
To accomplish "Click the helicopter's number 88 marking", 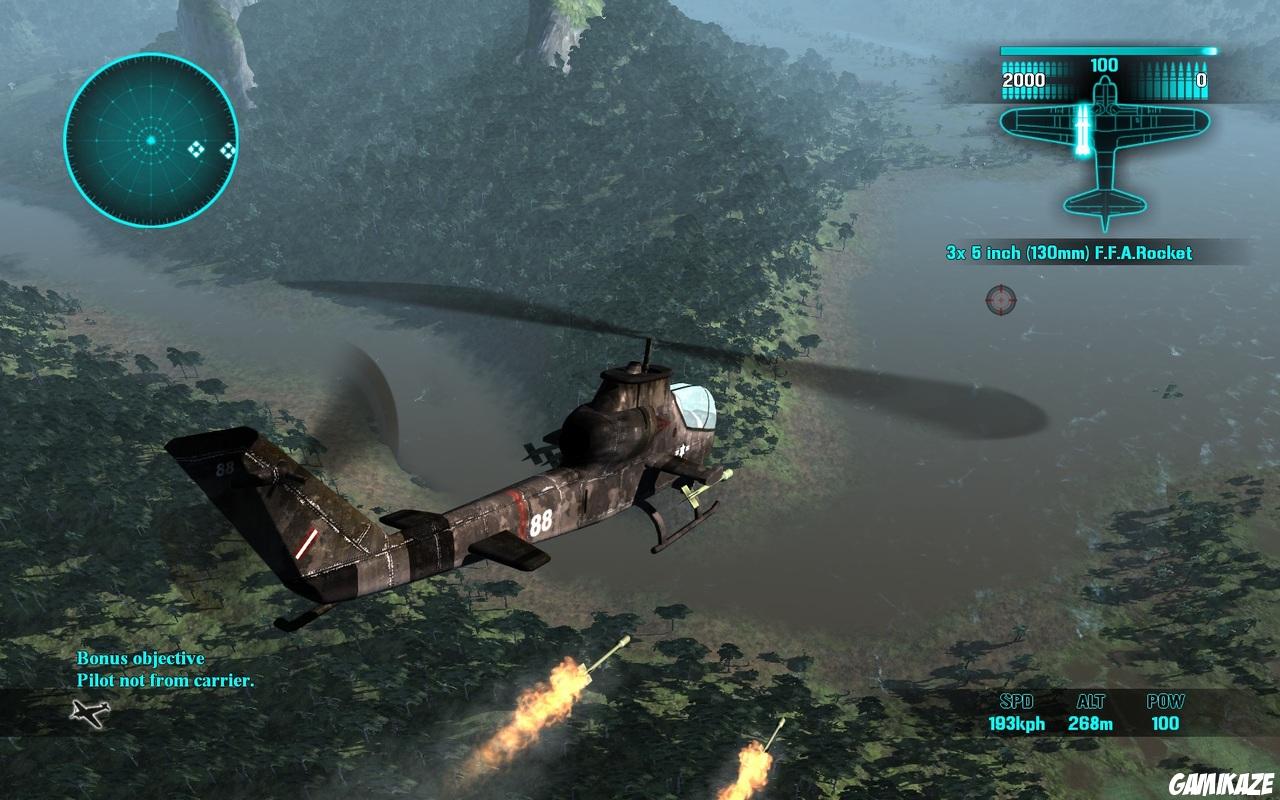I will pos(540,521).
